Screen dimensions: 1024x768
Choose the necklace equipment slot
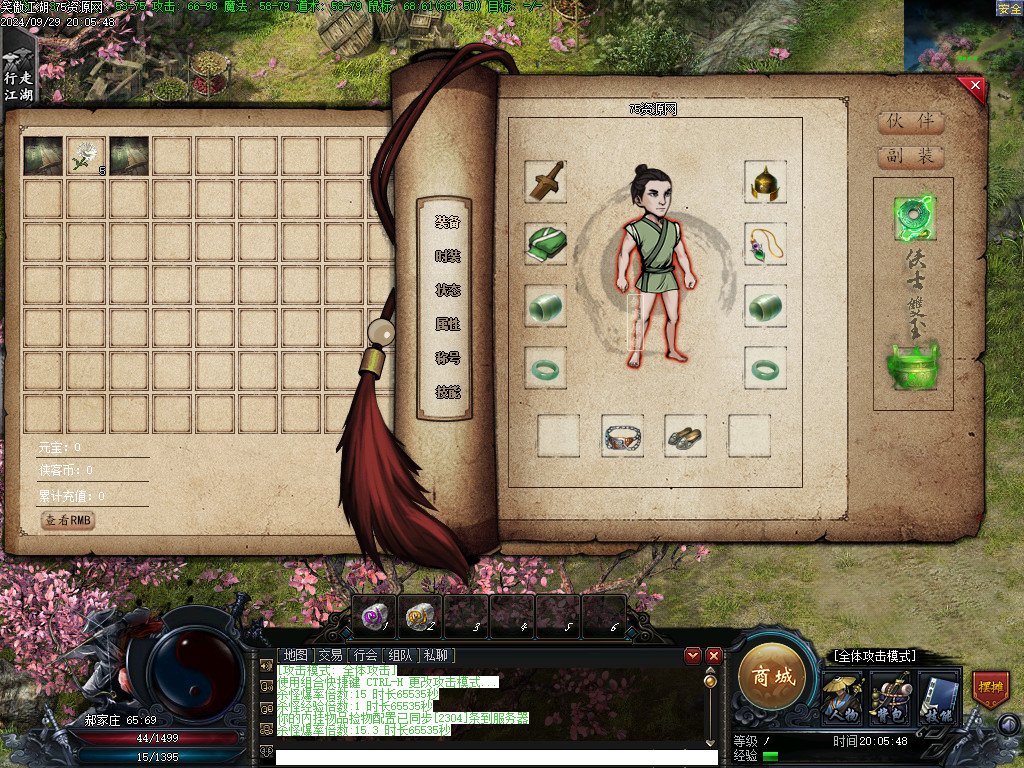tap(765, 243)
